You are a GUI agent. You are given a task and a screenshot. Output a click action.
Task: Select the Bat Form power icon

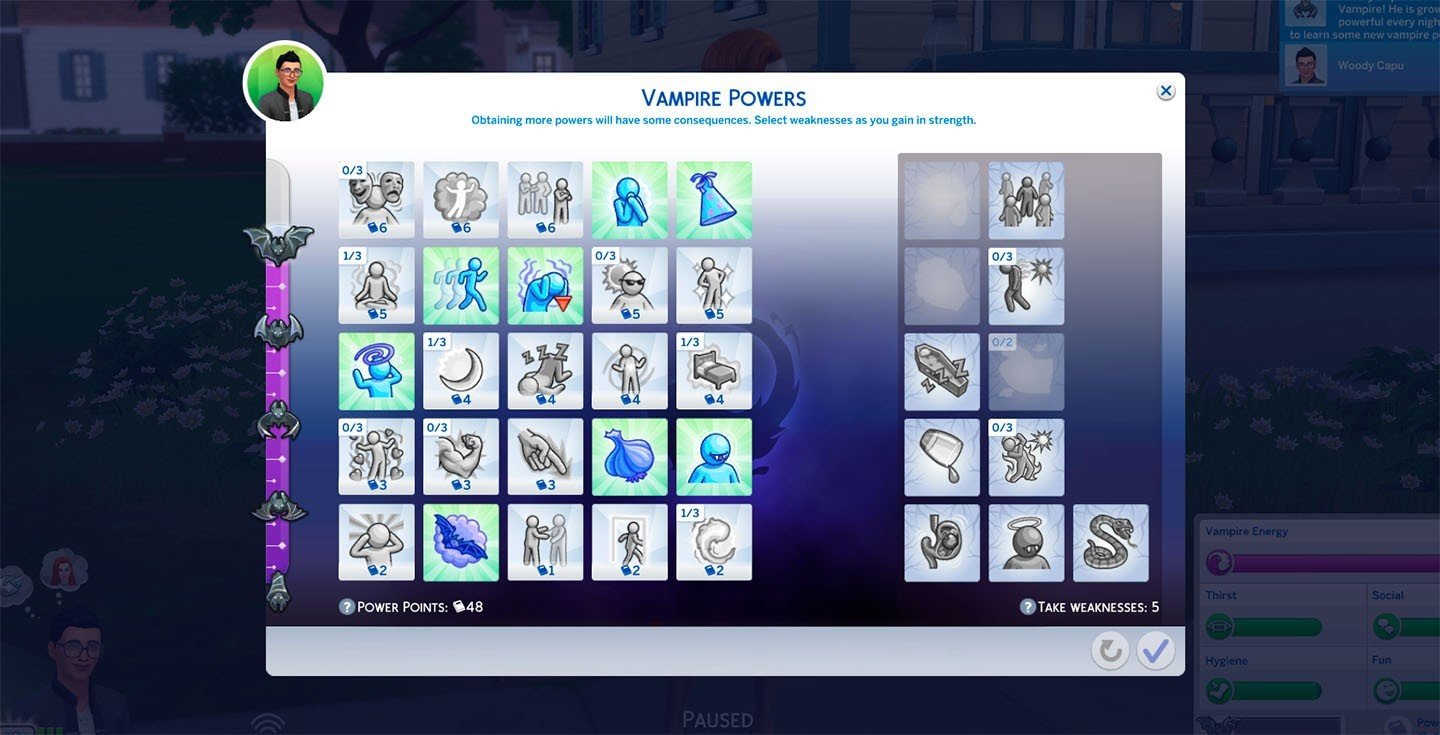coord(461,541)
